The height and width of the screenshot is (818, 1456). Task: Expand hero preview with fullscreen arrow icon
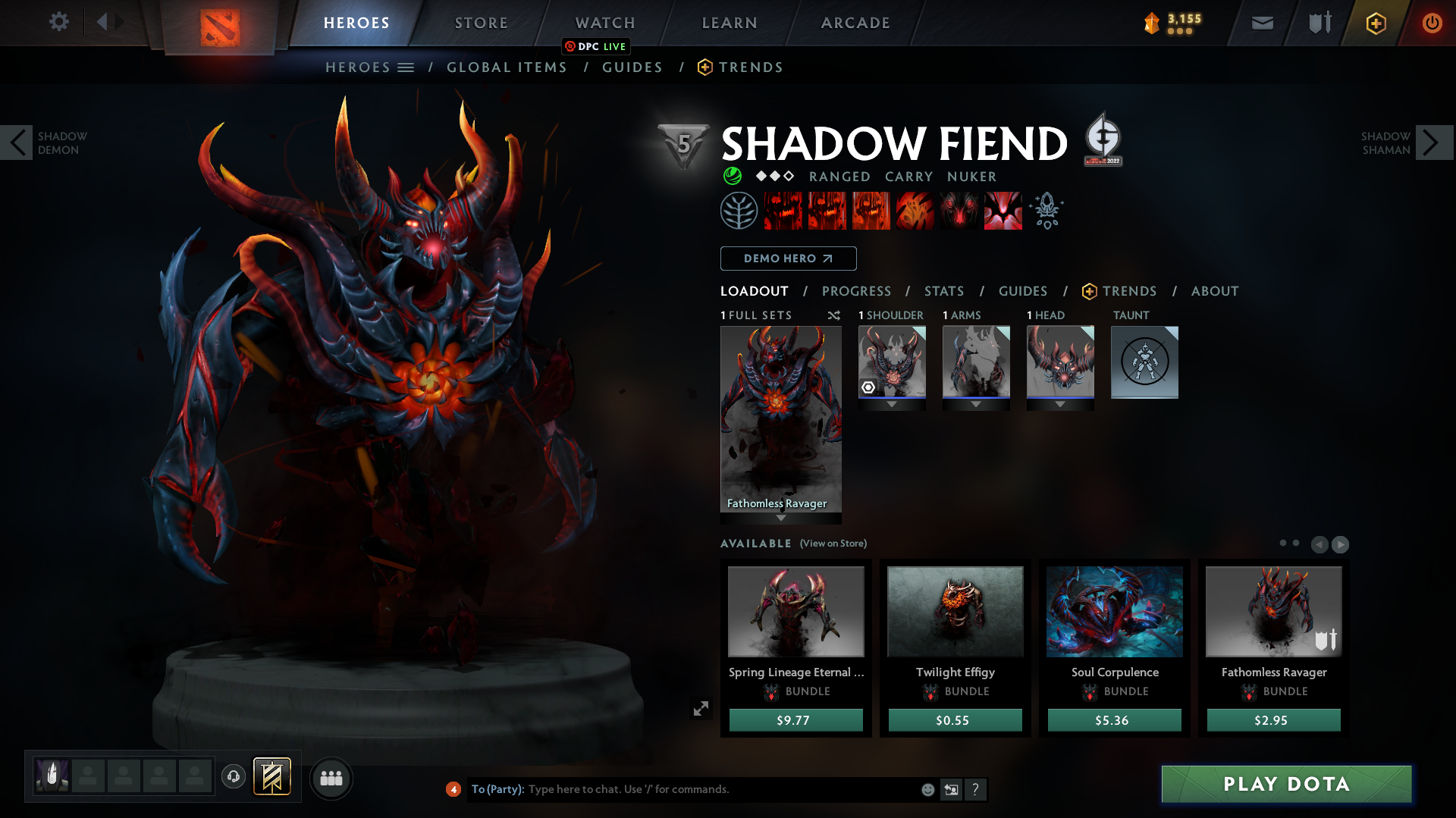tap(701, 708)
